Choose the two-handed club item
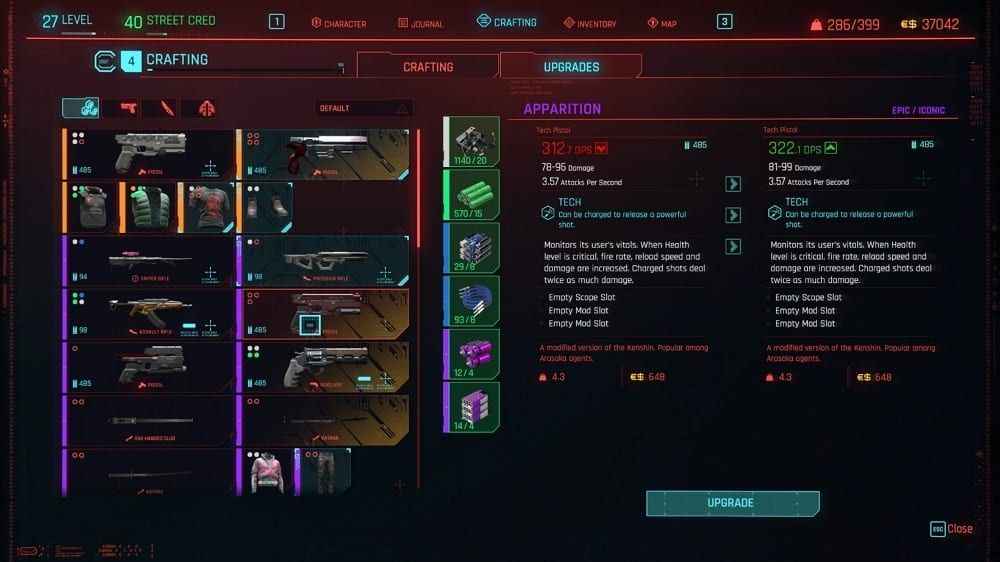 [x=149, y=419]
